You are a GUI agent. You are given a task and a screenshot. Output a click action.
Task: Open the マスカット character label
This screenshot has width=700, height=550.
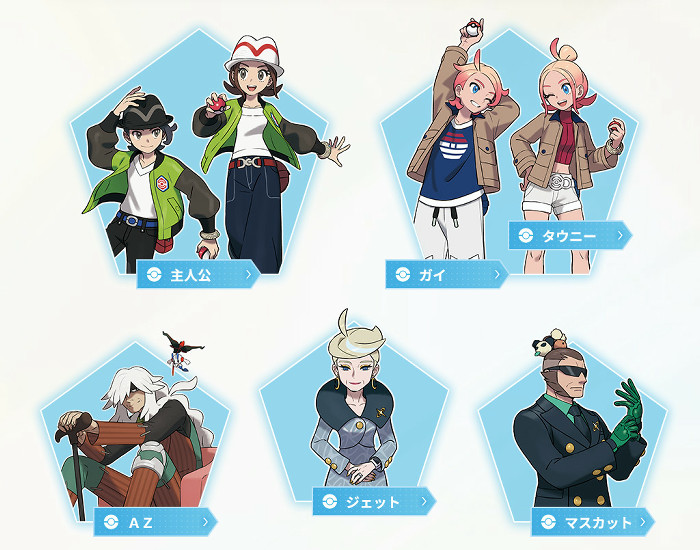coord(592,522)
